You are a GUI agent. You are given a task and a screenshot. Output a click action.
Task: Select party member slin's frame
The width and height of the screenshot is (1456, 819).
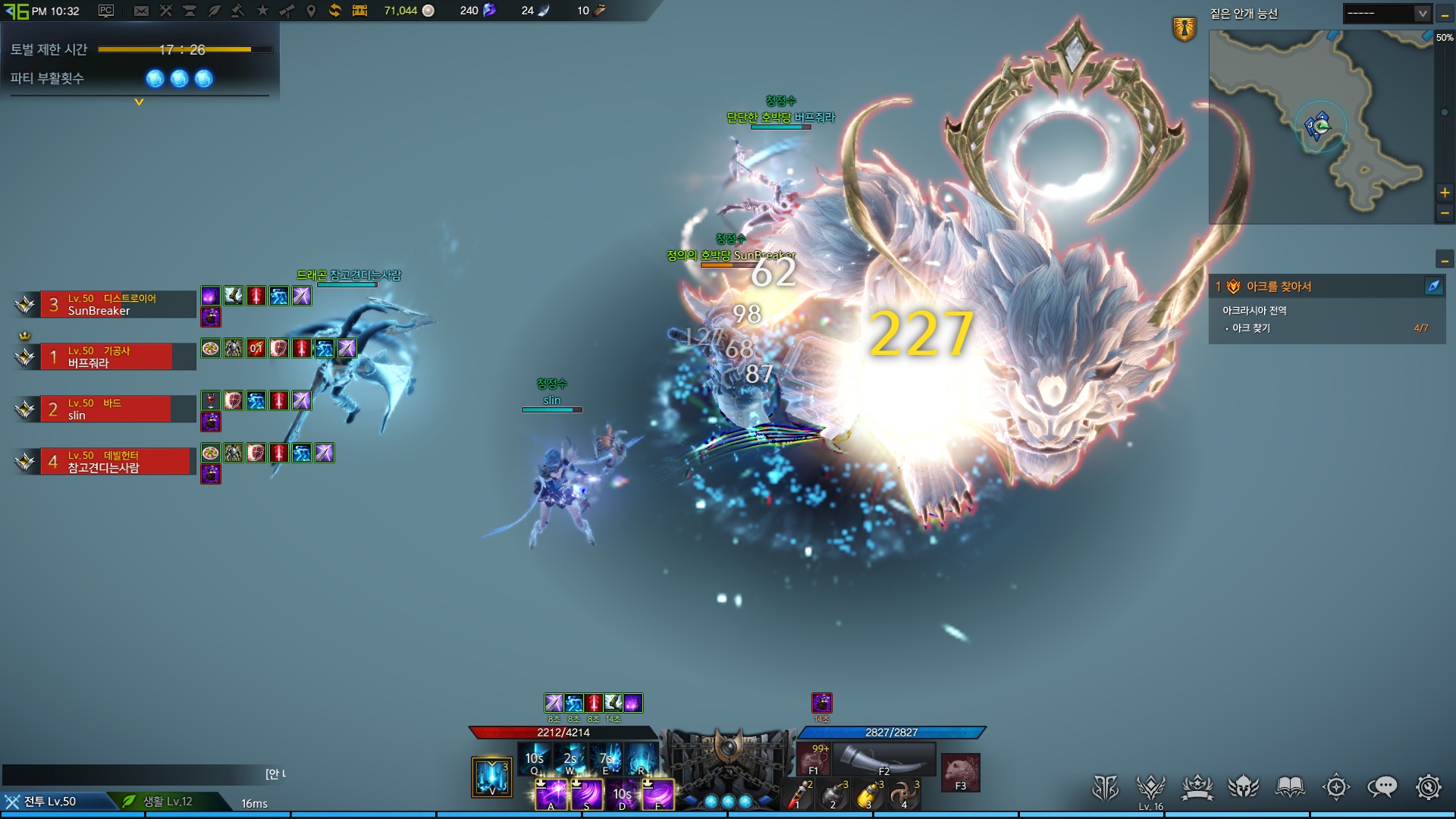pos(118,409)
